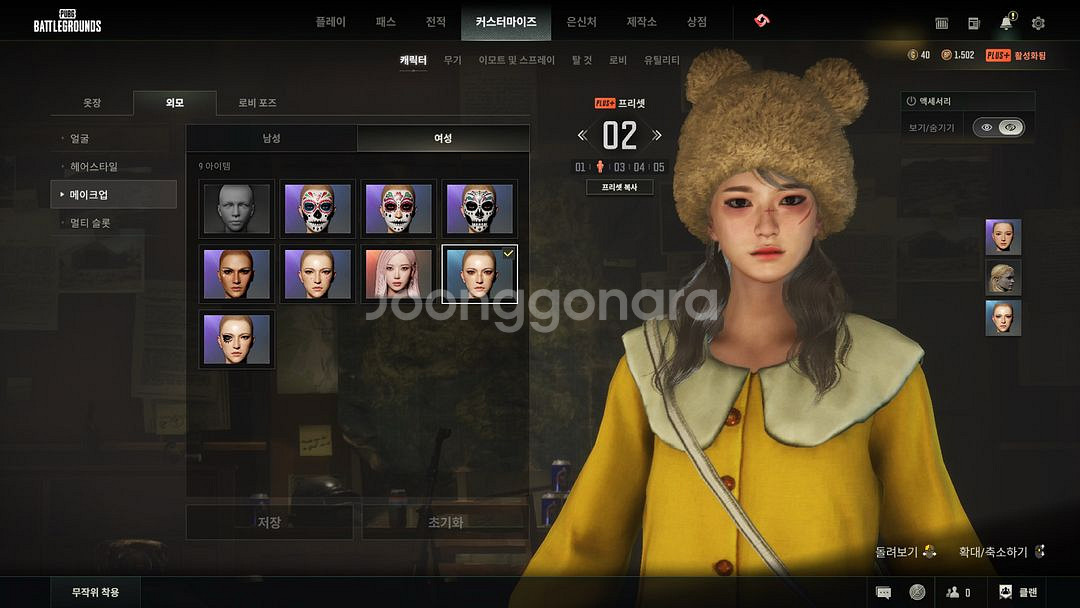Click 무작위 착용 (Random equip) button
Image resolution: width=1080 pixels, height=608 pixels.
coord(95,592)
